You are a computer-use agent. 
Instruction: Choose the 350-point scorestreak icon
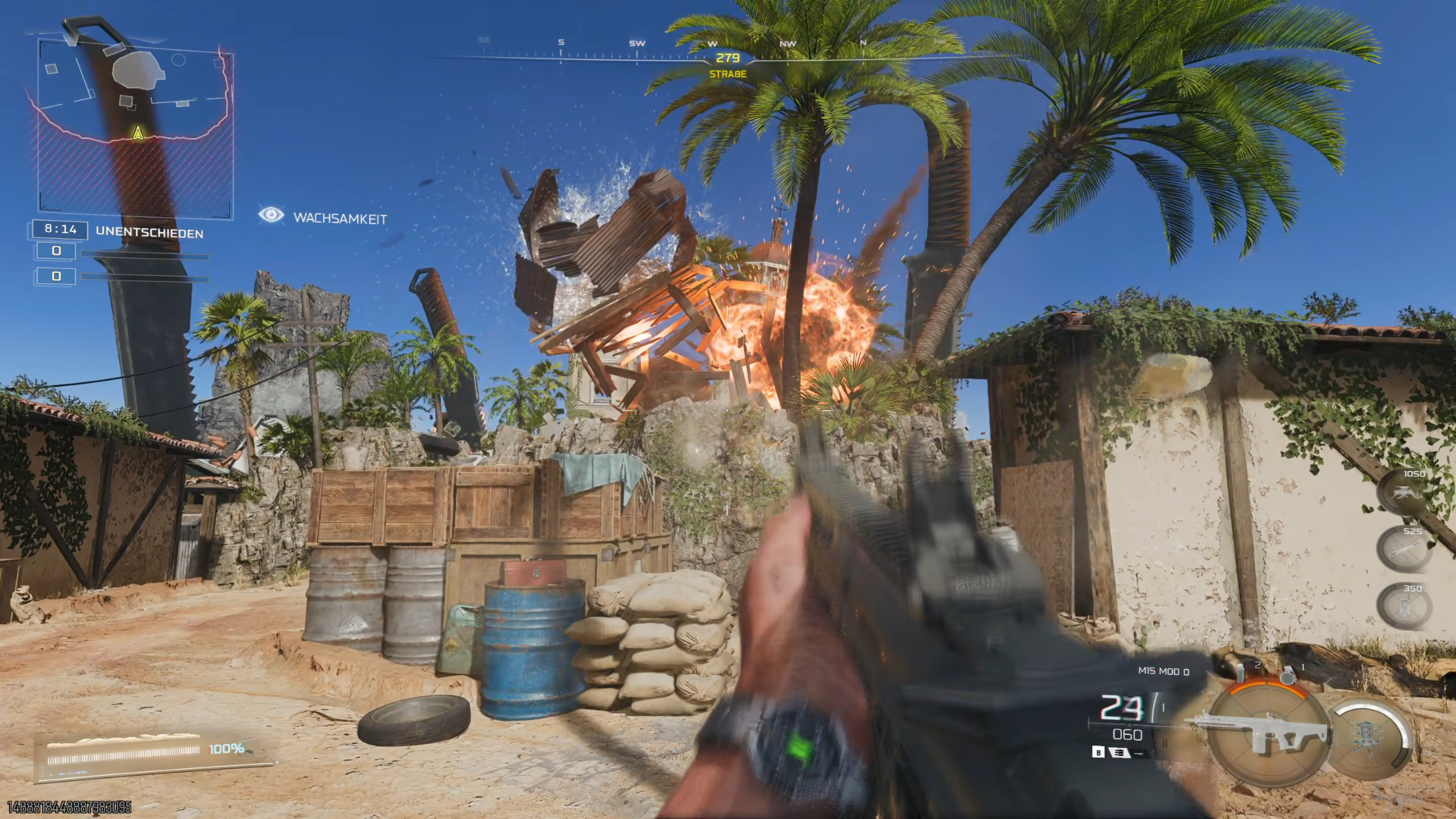click(1404, 607)
